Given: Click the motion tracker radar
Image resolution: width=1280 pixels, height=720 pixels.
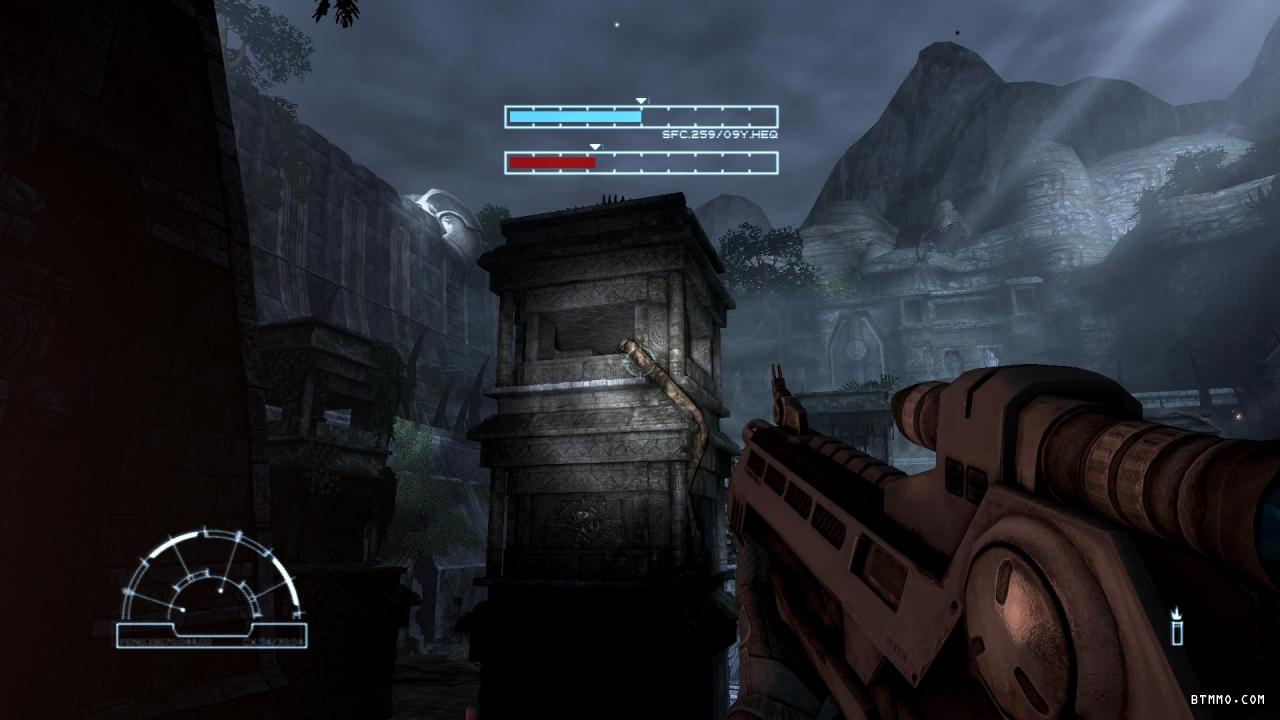Looking at the screenshot, I should [x=211, y=588].
